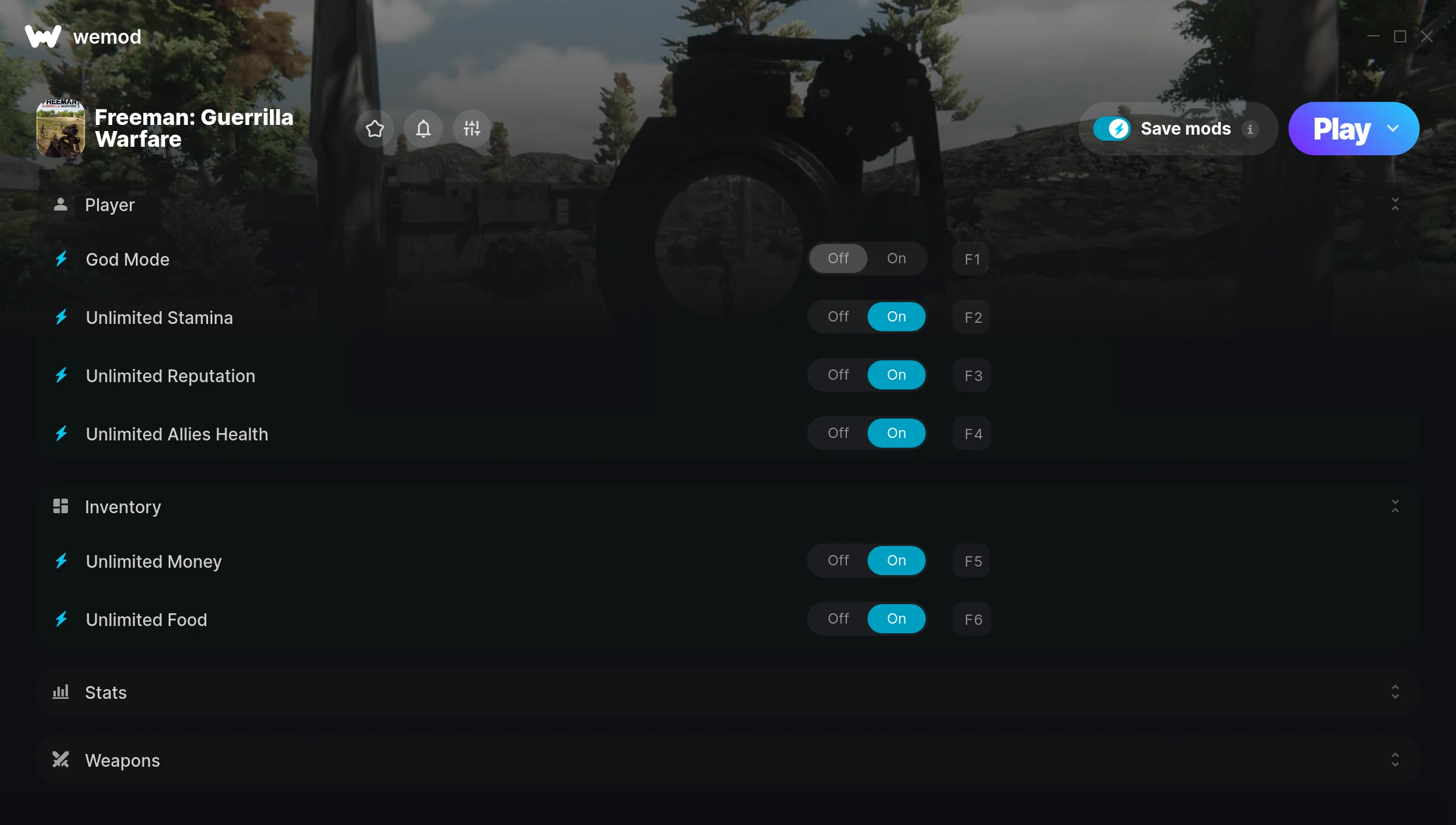
Task: Turn off Unlimited Stamina
Action: [838, 316]
